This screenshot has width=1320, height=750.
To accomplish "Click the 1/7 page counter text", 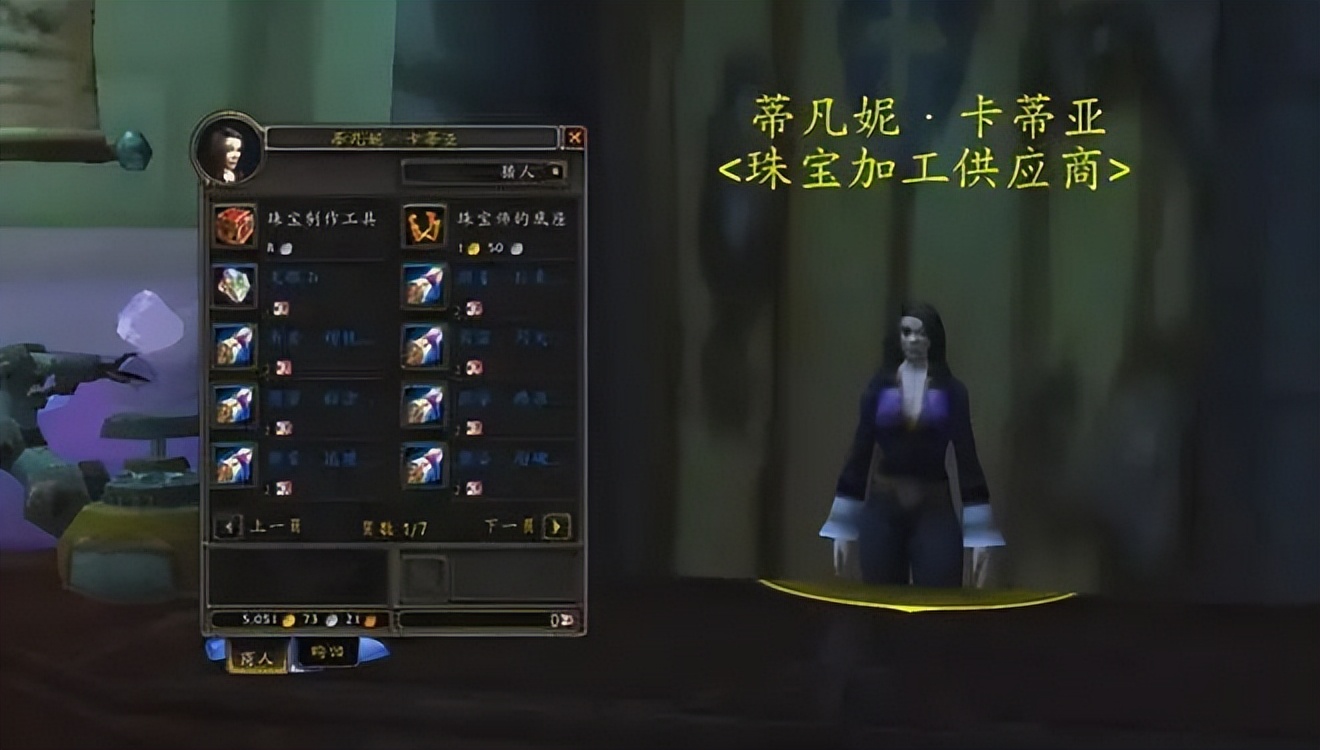I will coord(391,525).
